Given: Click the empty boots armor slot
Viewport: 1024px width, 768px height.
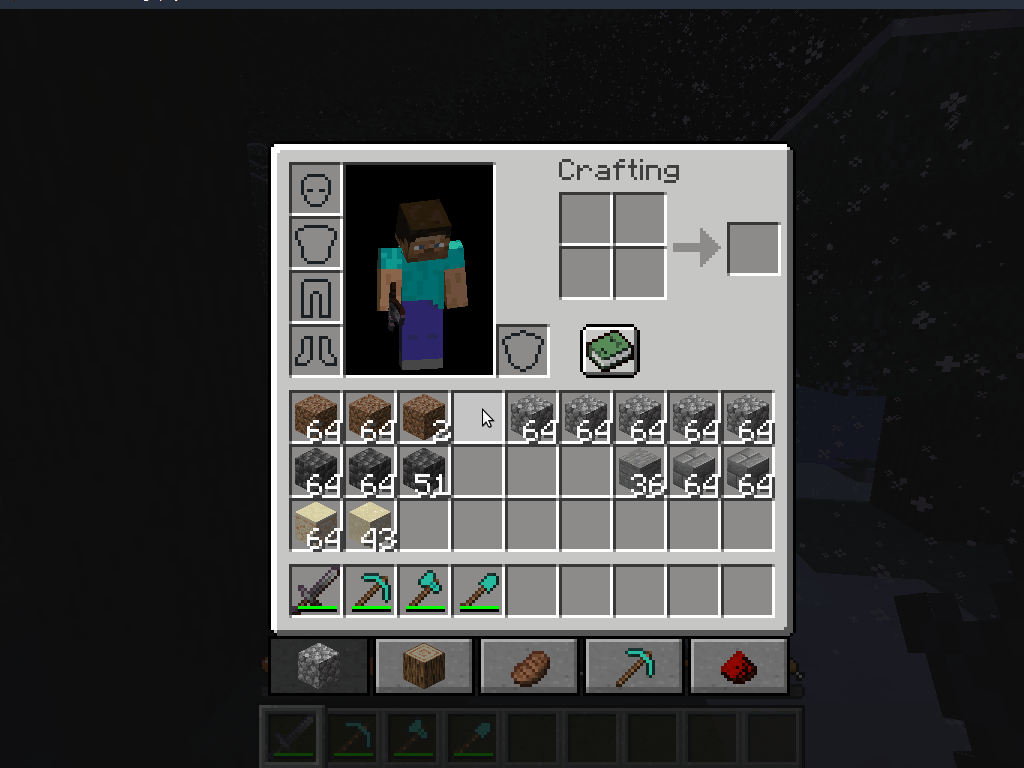Looking at the screenshot, I should click(x=316, y=351).
